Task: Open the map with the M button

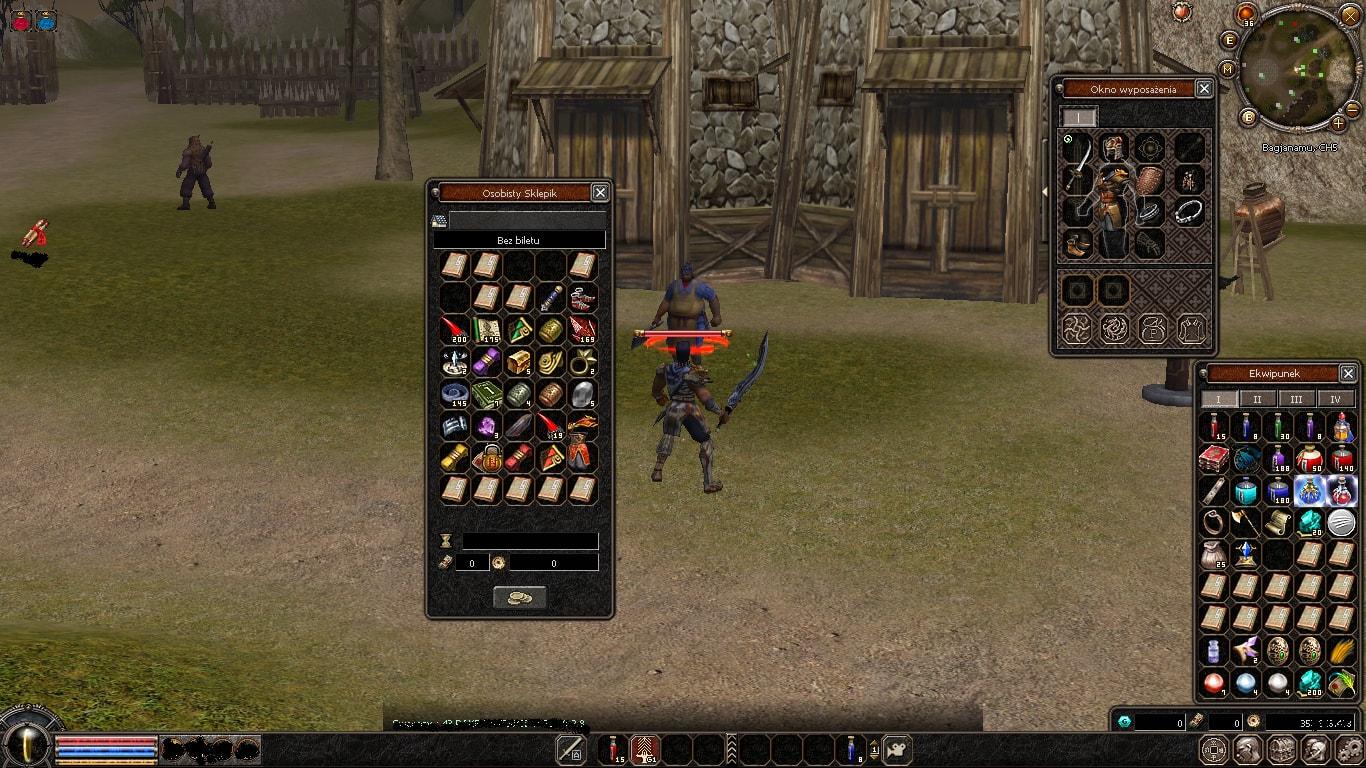Action: coord(1227,69)
